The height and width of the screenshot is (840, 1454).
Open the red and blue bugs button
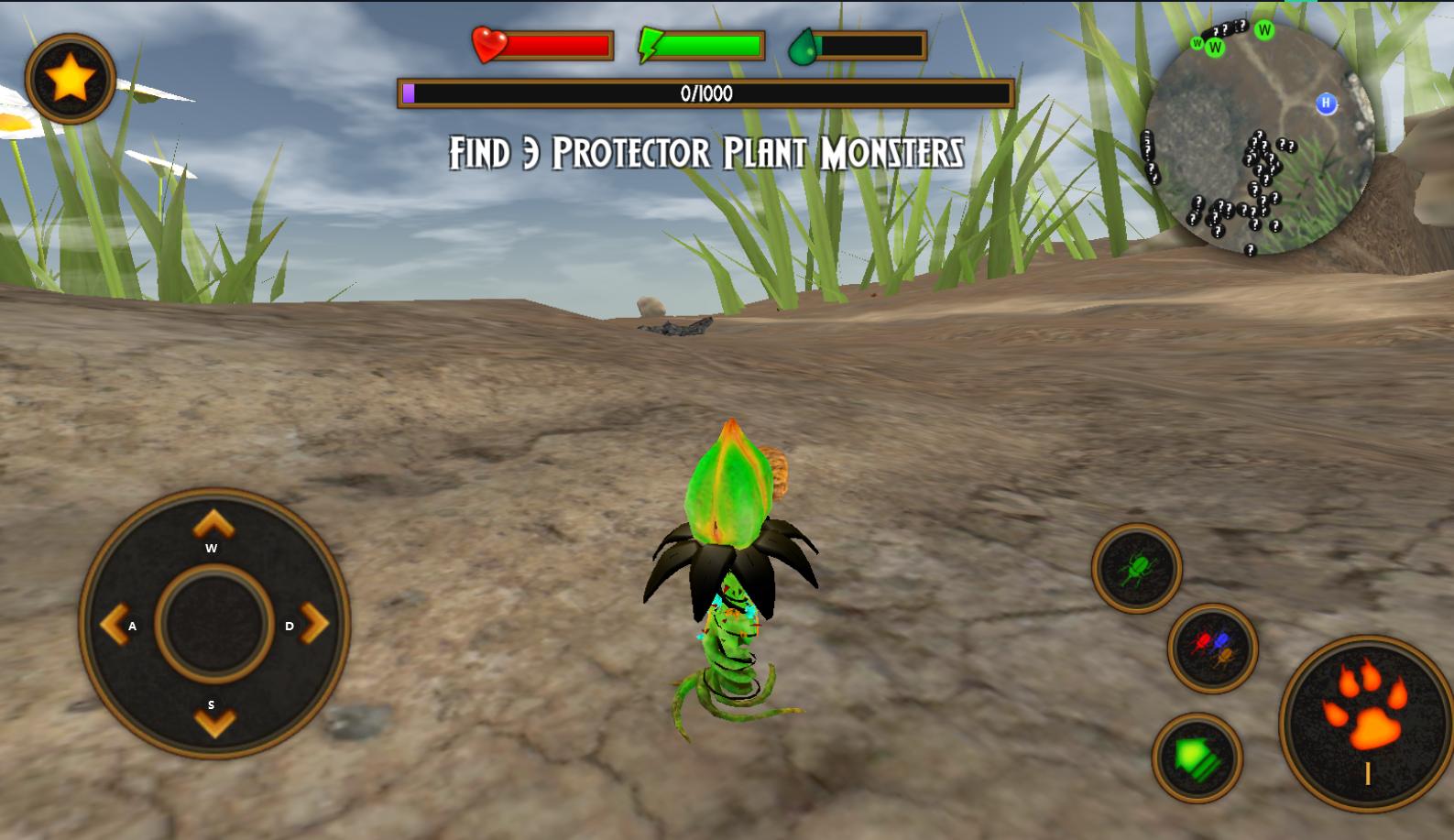click(1212, 648)
